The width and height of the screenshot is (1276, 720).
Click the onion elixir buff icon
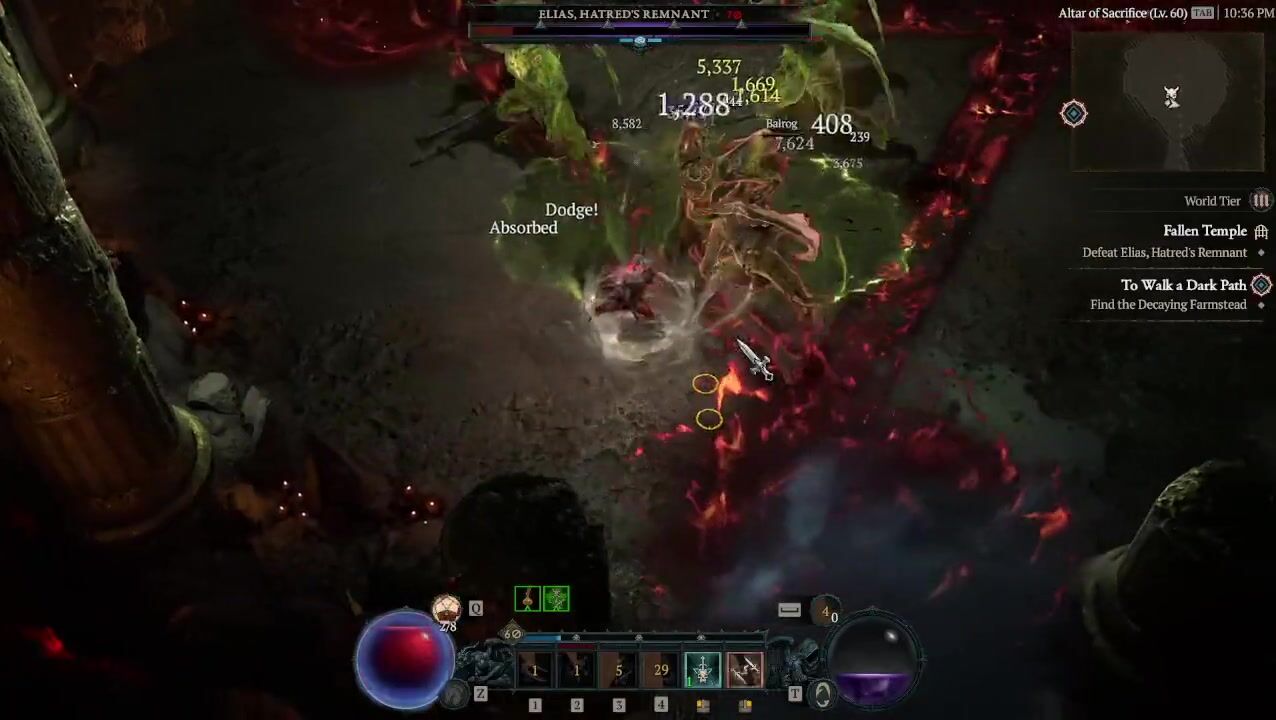coord(527,599)
